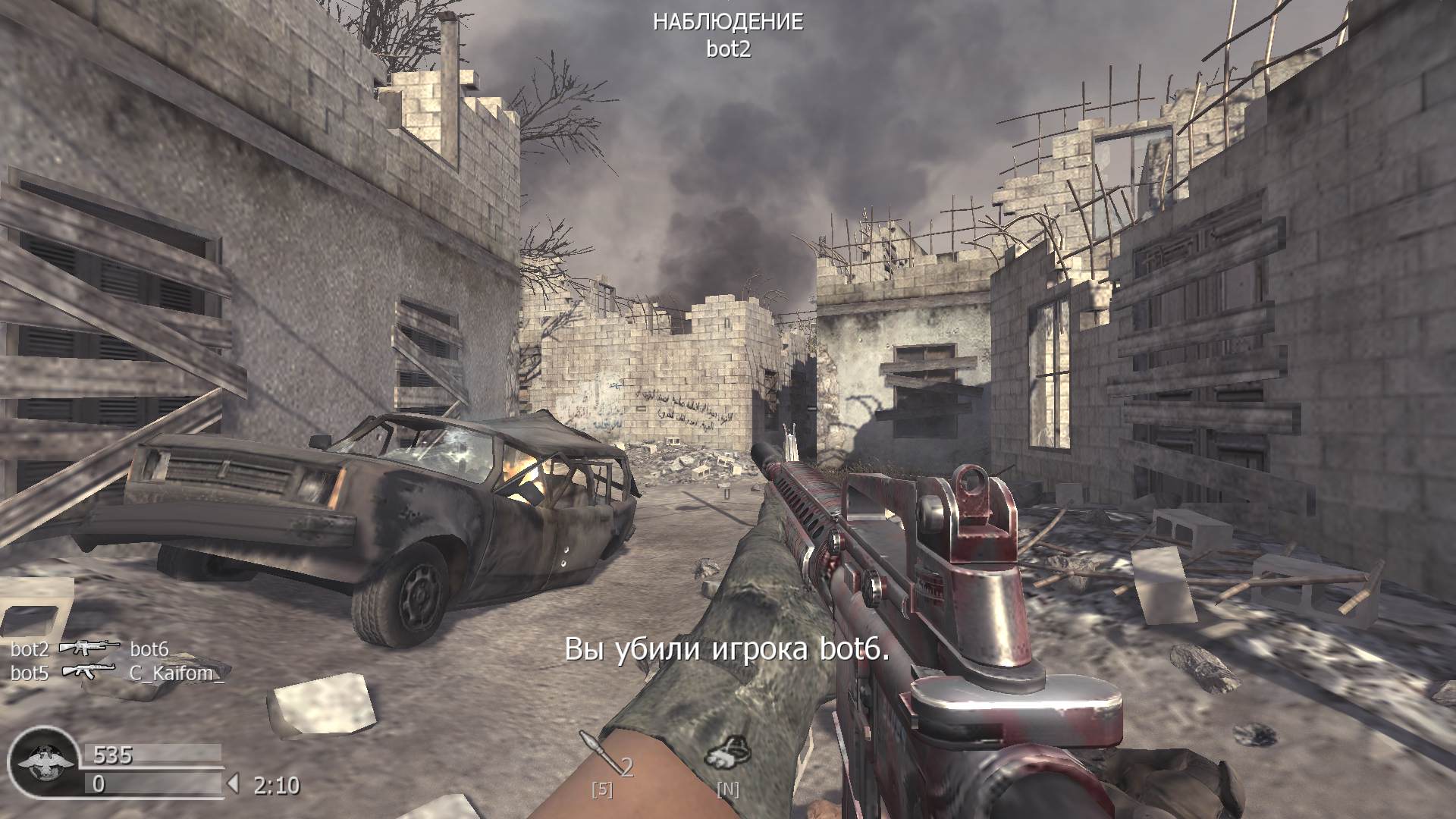The width and height of the screenshot is (1456, 819).
Task: Click the RPG rocket launcher icon
Action: click(593, 752)
